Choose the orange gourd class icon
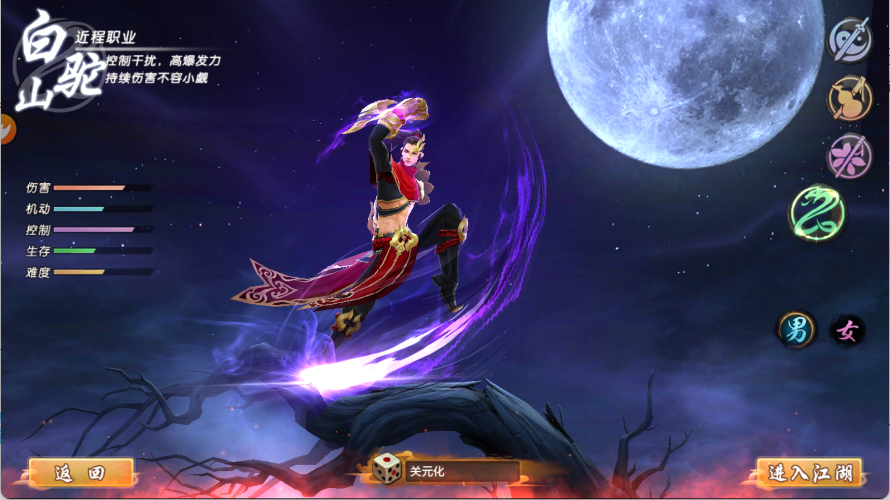Screen dimensions: 890x500 coord(851,97)
